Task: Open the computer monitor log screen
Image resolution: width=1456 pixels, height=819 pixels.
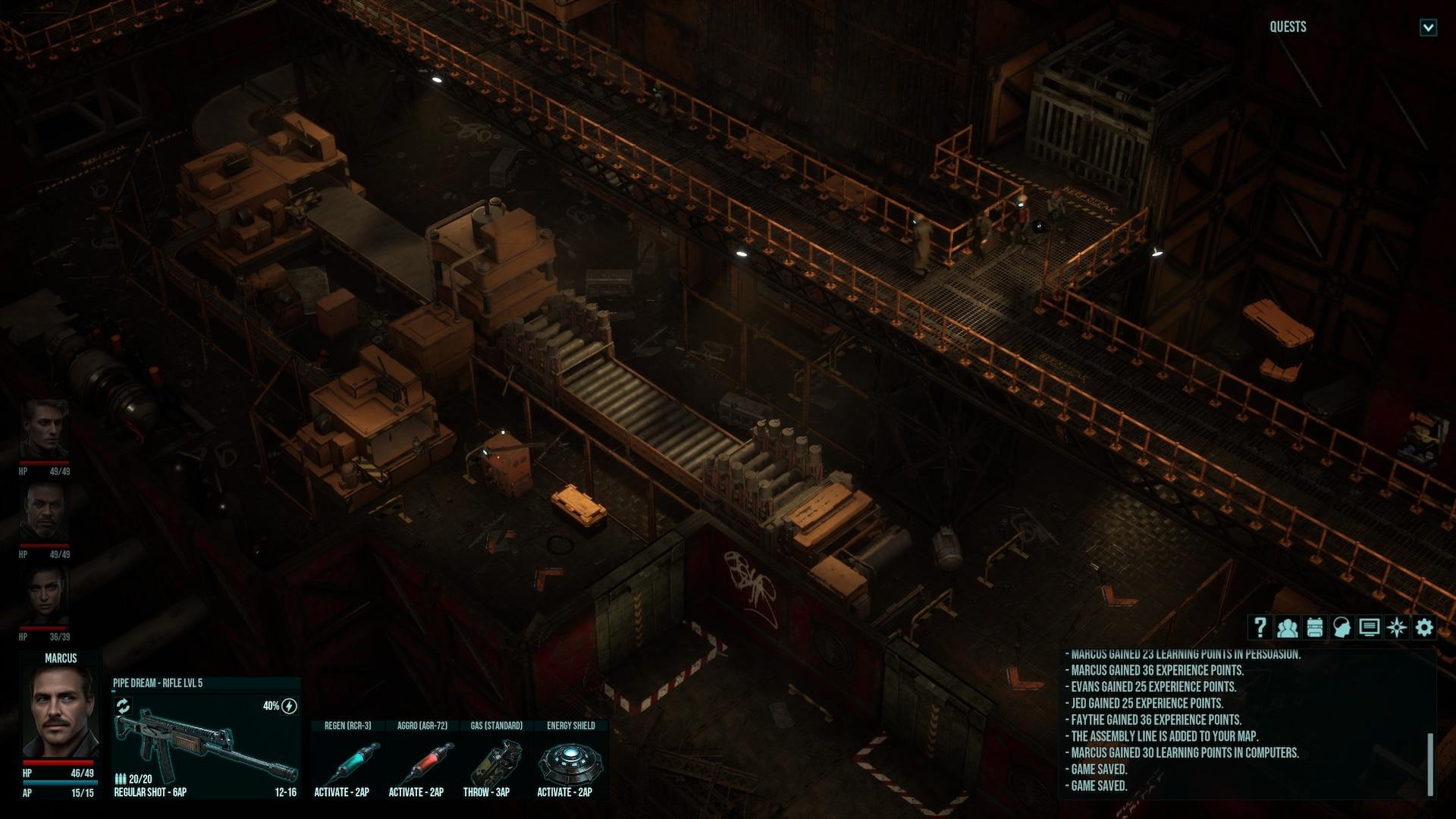Action: click(1369, 627)
